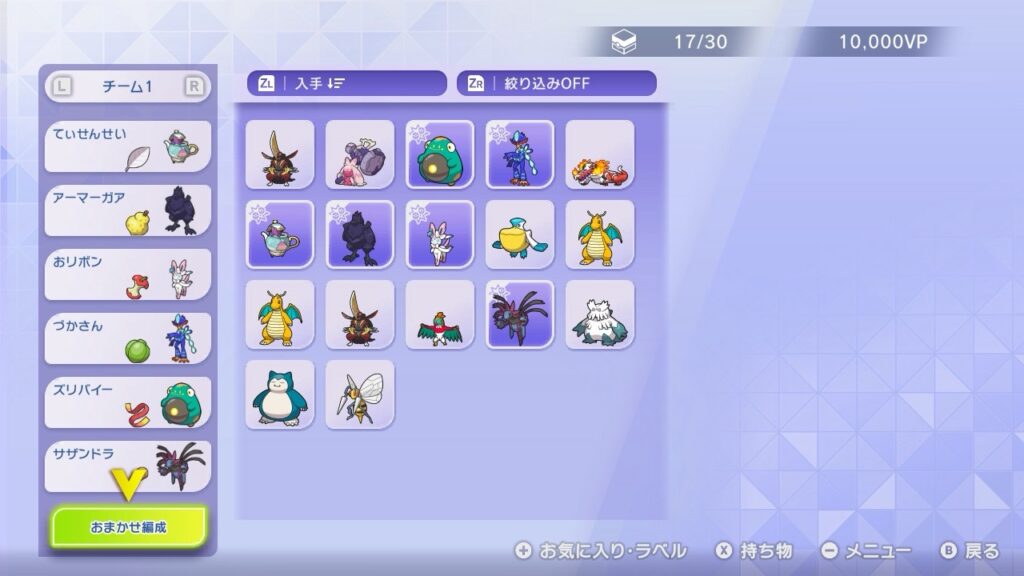Select the ズリバイー team slot
Image resolution: width=1024 pixels, height=576 pixels.
[x=128, y=402]
